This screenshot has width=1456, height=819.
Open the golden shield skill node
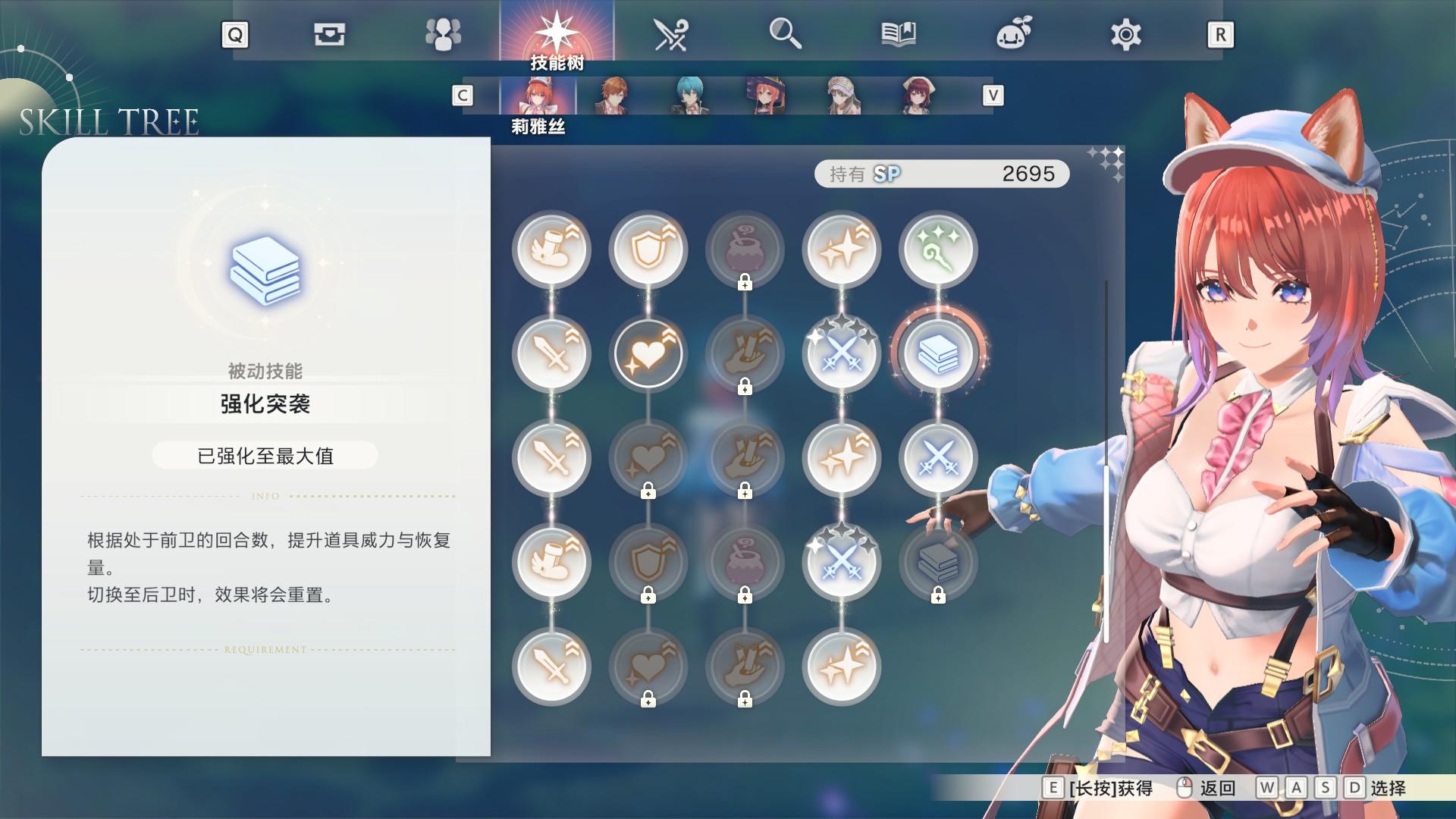tap(649, 250)
